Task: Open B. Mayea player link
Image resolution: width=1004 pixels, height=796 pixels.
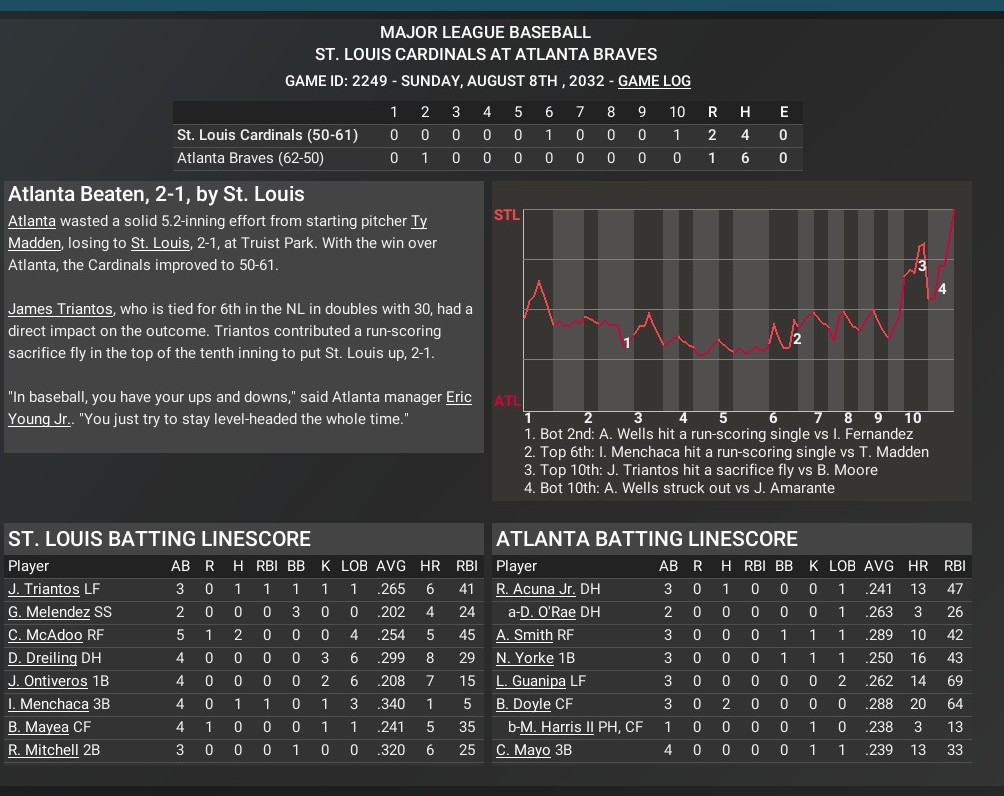Action: (38, 727)
